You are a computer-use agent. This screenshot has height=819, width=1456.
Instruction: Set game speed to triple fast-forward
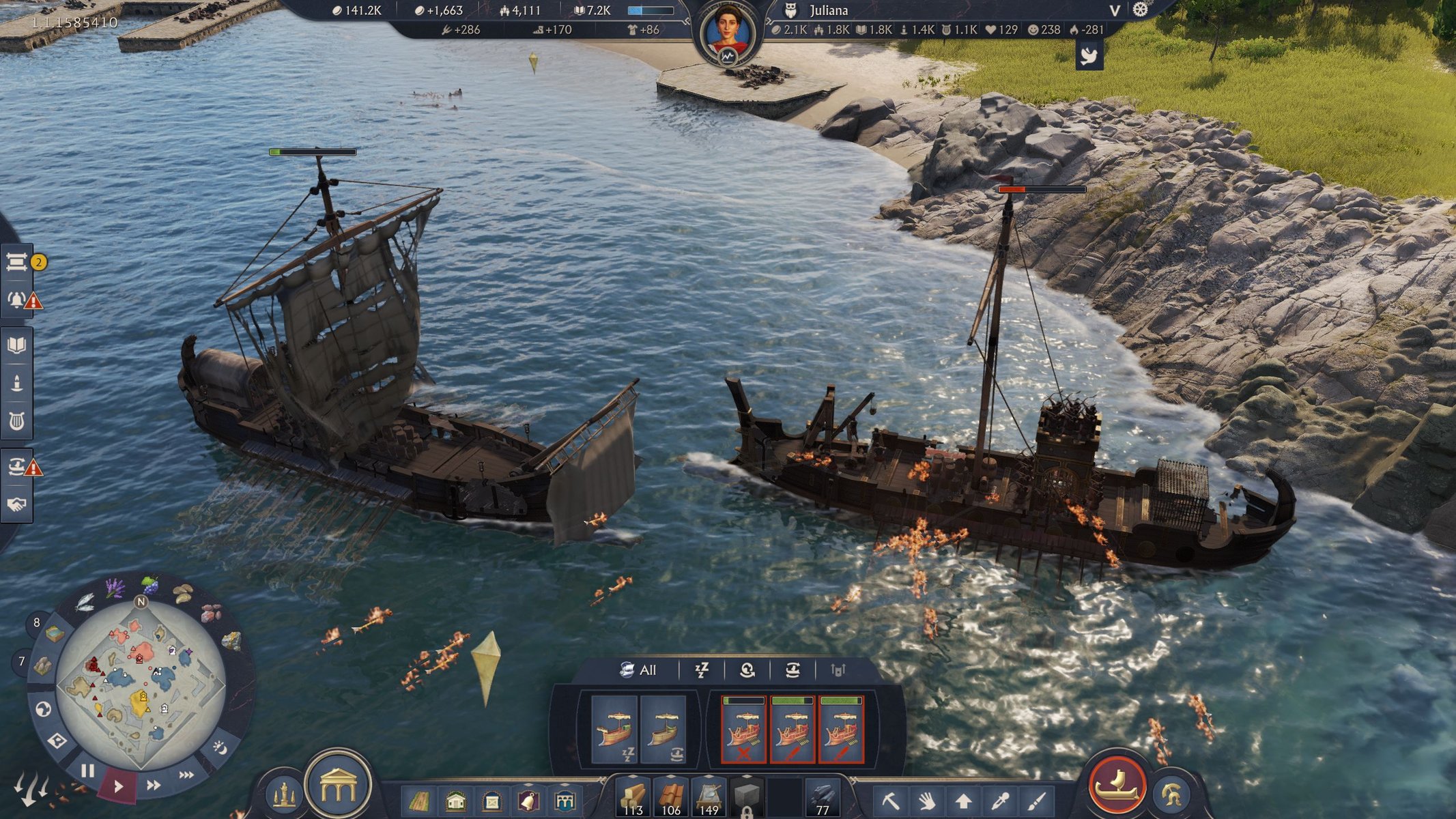(x=186, y=775)
